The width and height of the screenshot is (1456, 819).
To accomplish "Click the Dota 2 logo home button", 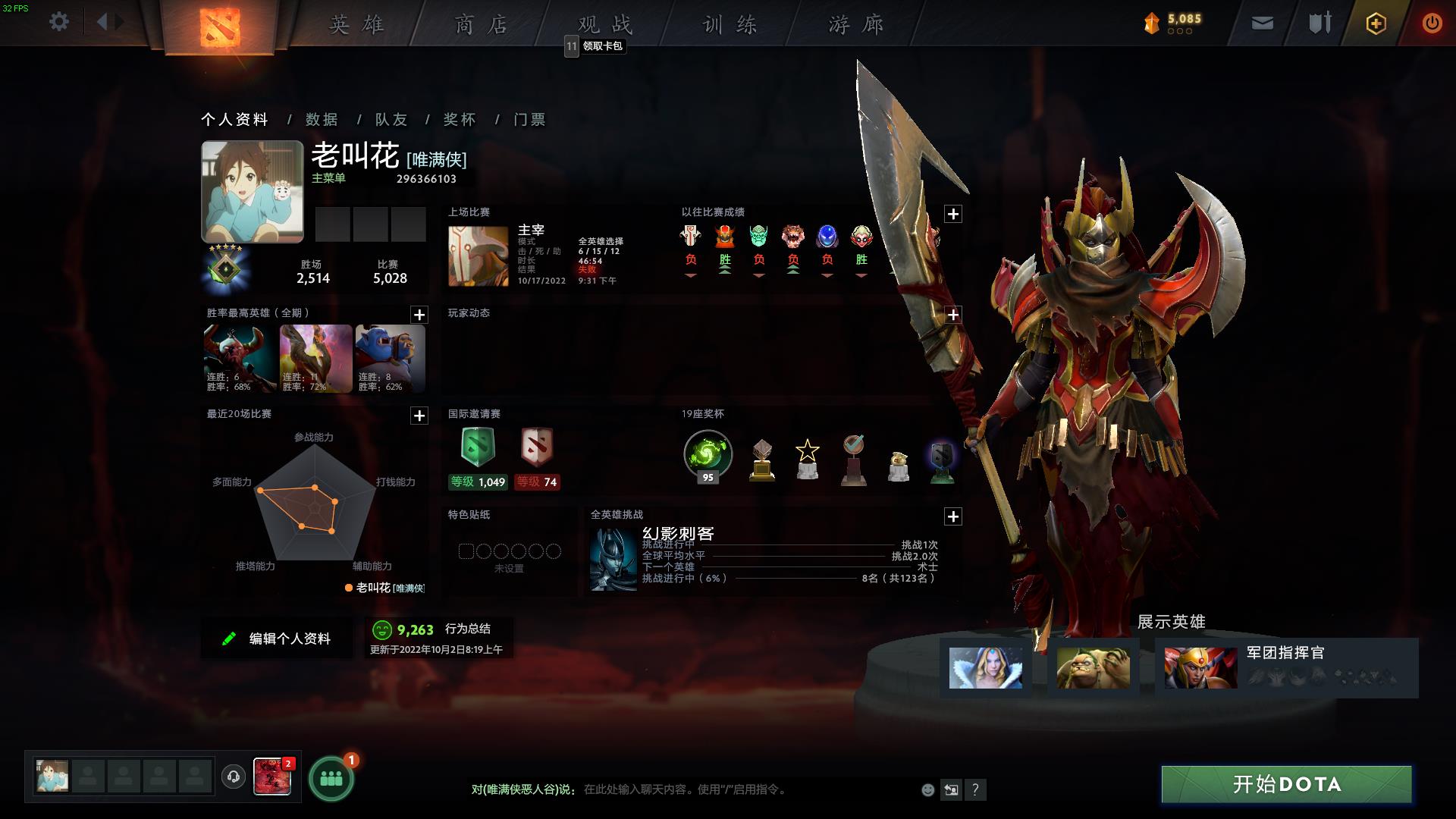I will coord(220,27).
